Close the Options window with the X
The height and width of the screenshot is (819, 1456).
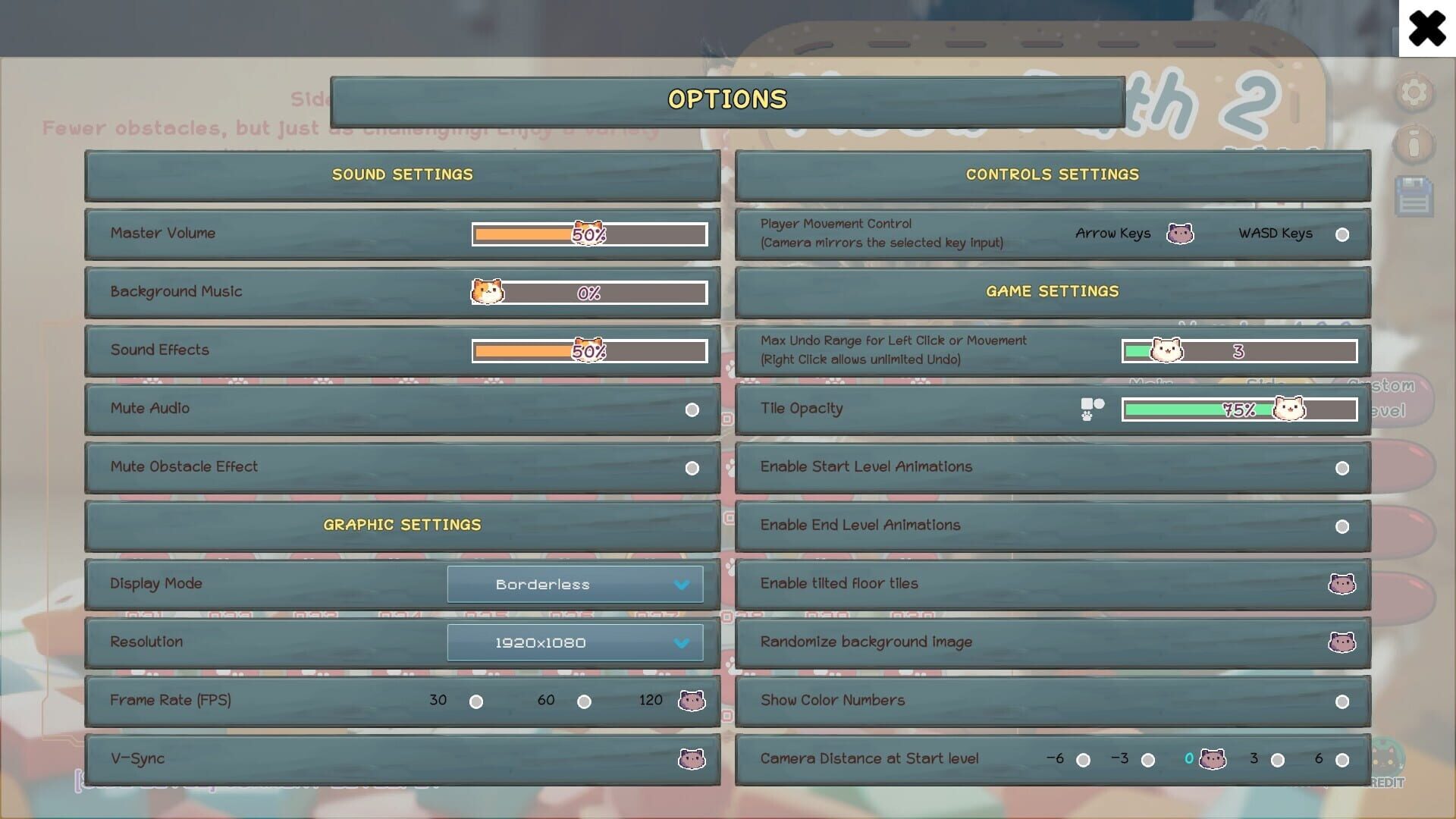[1427, 27]
